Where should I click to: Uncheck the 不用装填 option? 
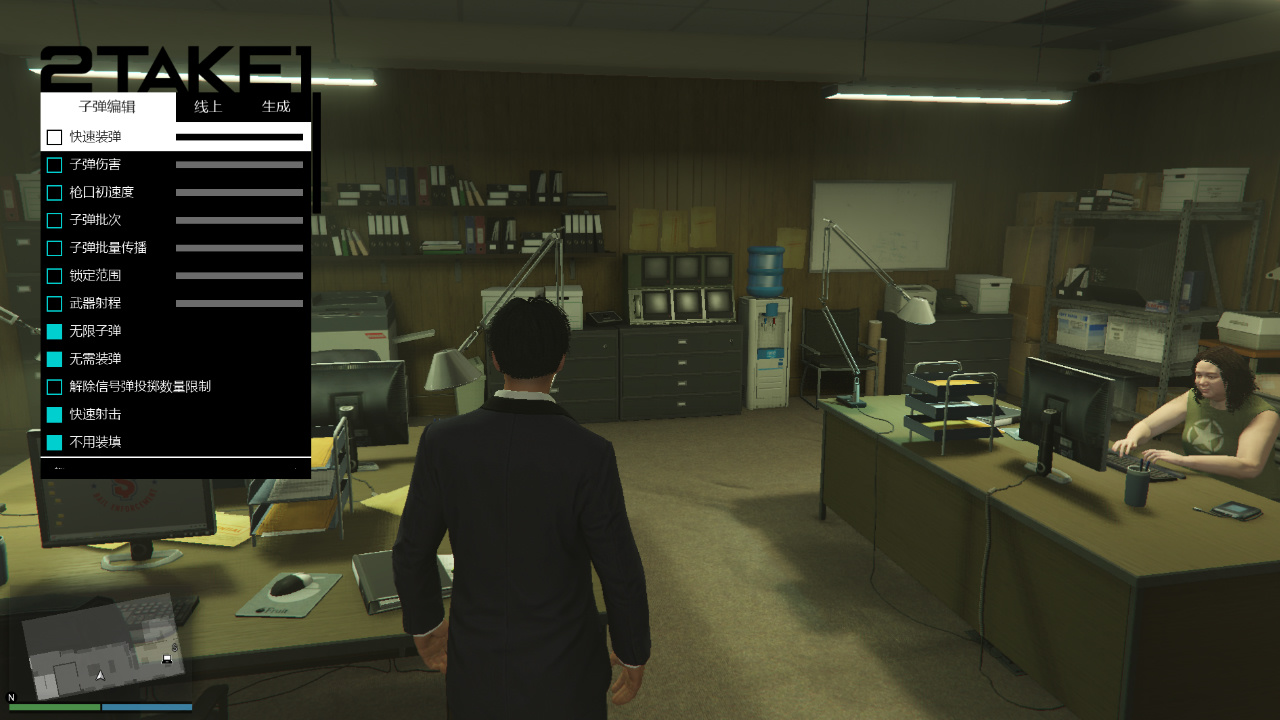[55, 442]
